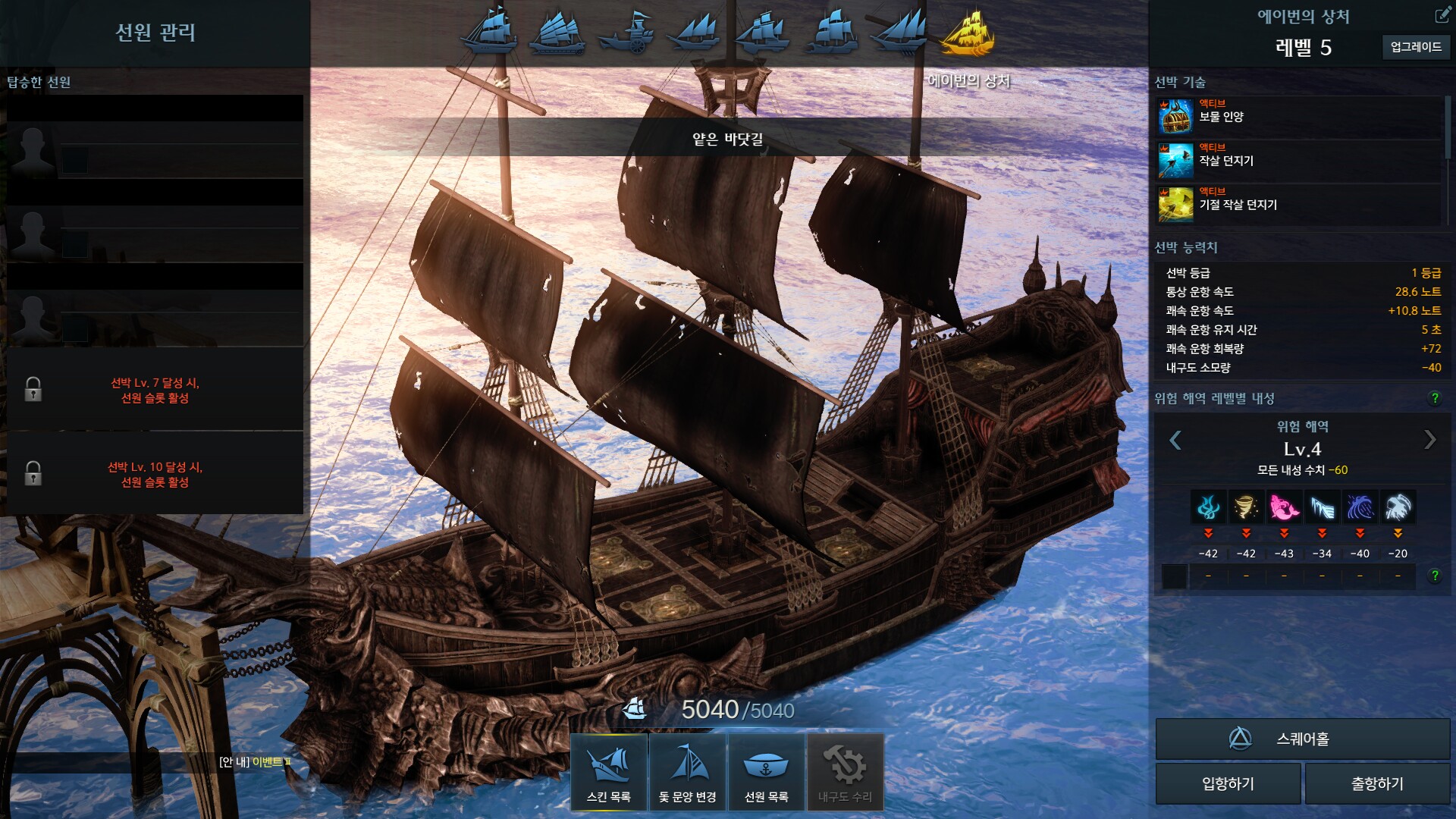
Task: Open the 스킨 목록 skin list
Action: (x=609, y=772)
